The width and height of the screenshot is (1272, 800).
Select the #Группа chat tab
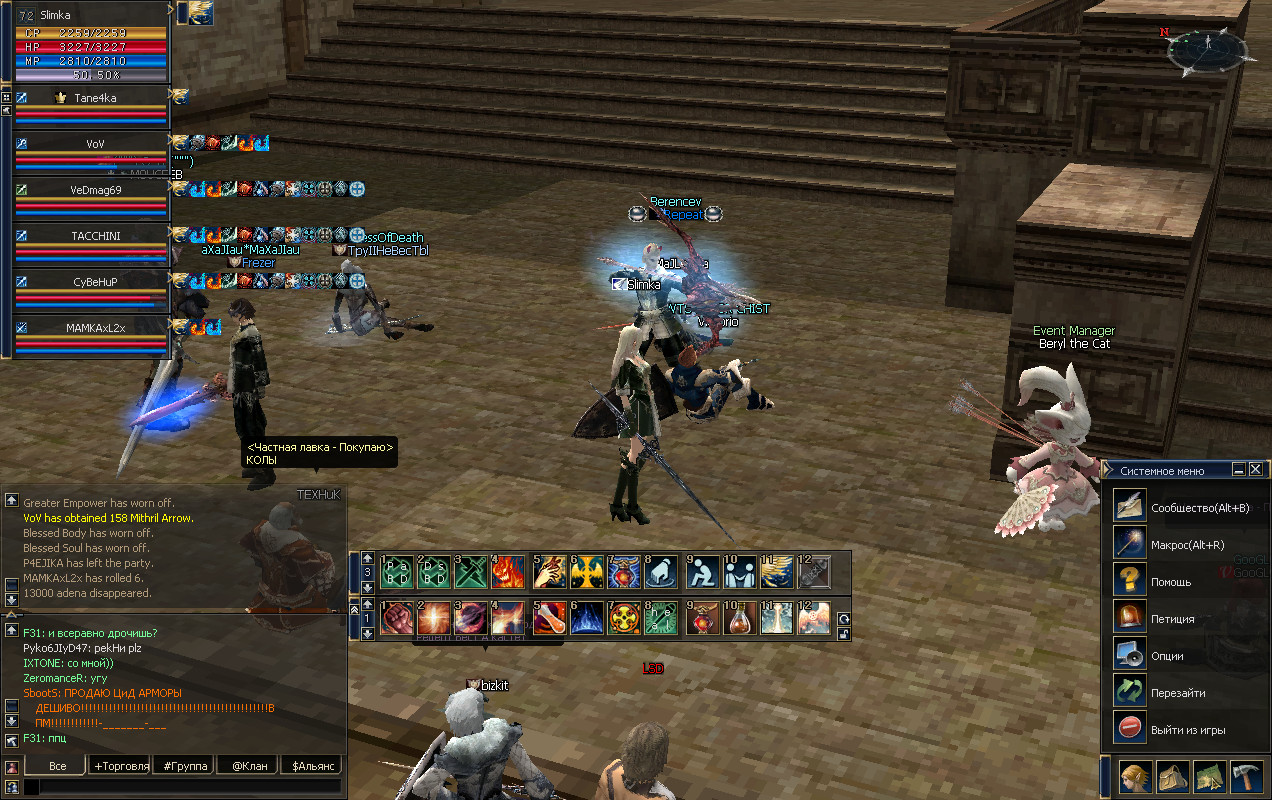[186, 766]
